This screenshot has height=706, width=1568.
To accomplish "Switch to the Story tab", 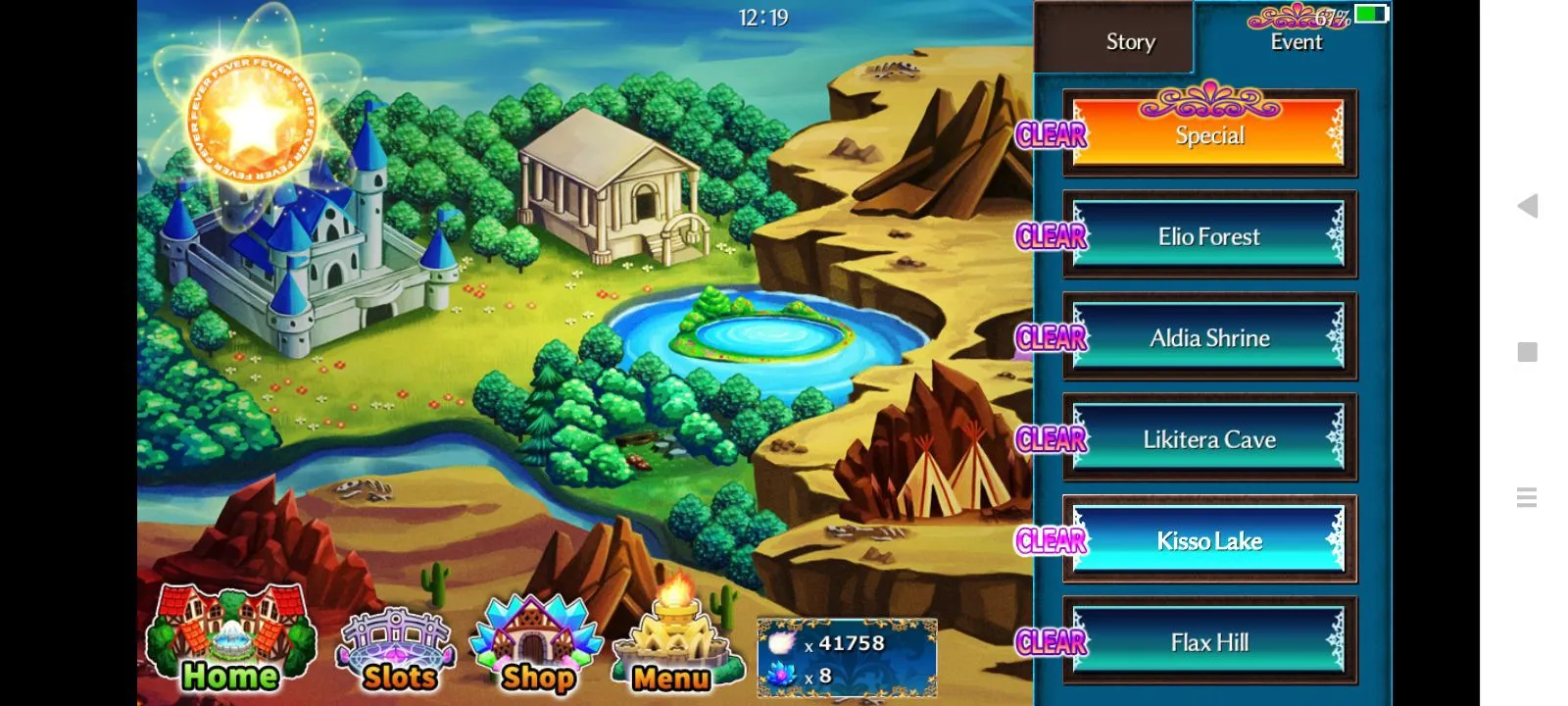I will [x=1130, y=41].
